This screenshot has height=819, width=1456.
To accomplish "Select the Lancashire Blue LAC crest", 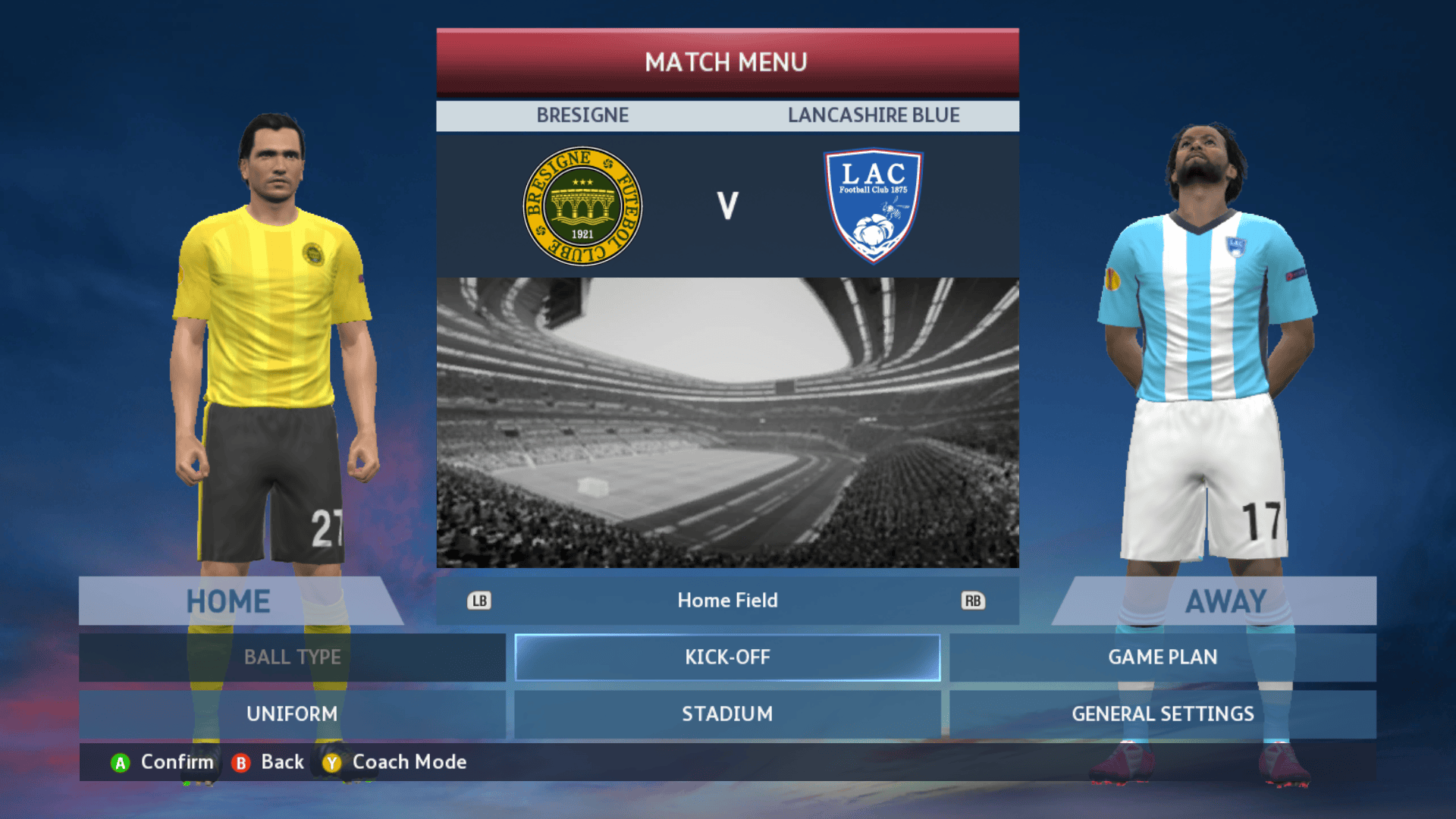I will point(873,206).
